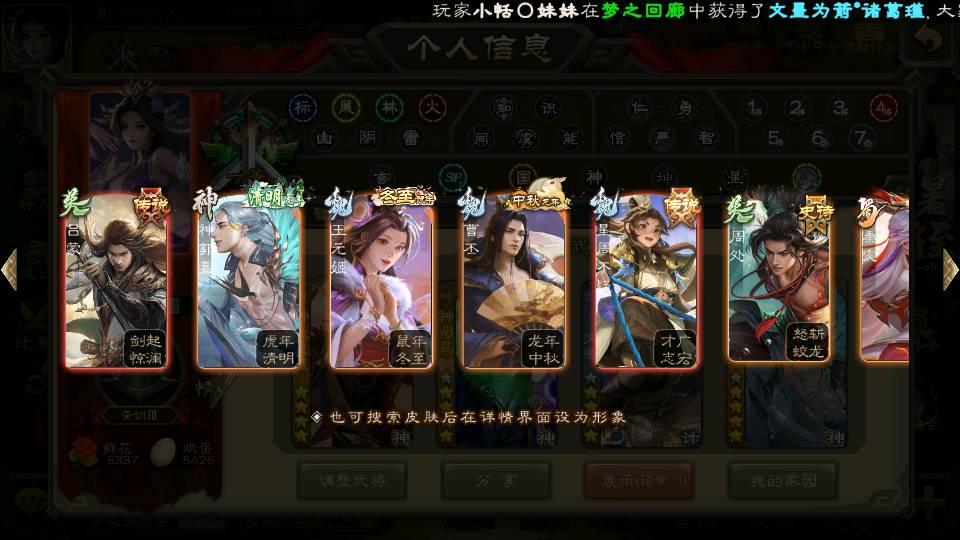Choose the red number 4 filter
Image resolution: width=960 pixels, height=540 pixels.
pyautogui.click(x=882, y=107)
